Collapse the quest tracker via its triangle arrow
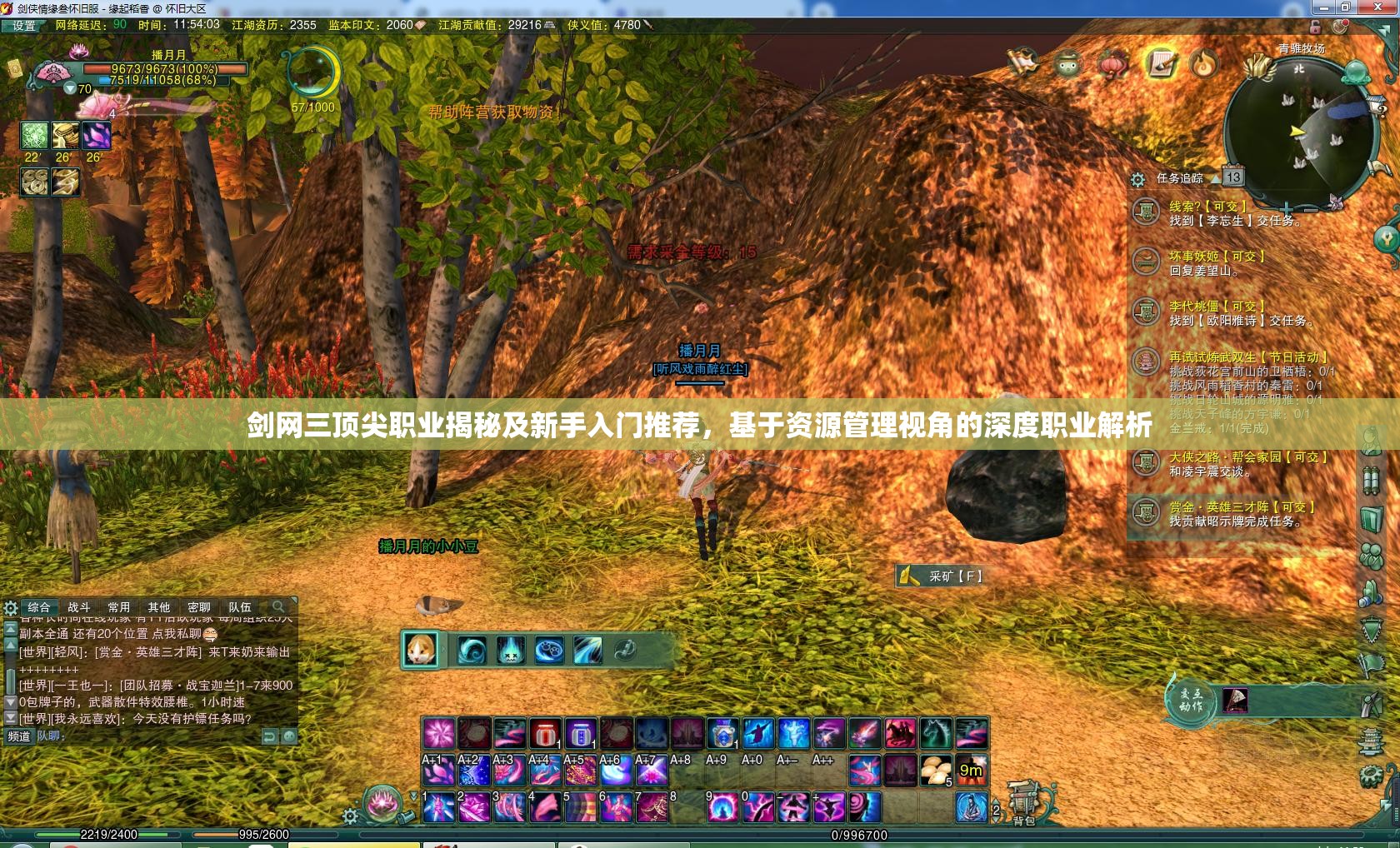 [x=1216, y=177]
